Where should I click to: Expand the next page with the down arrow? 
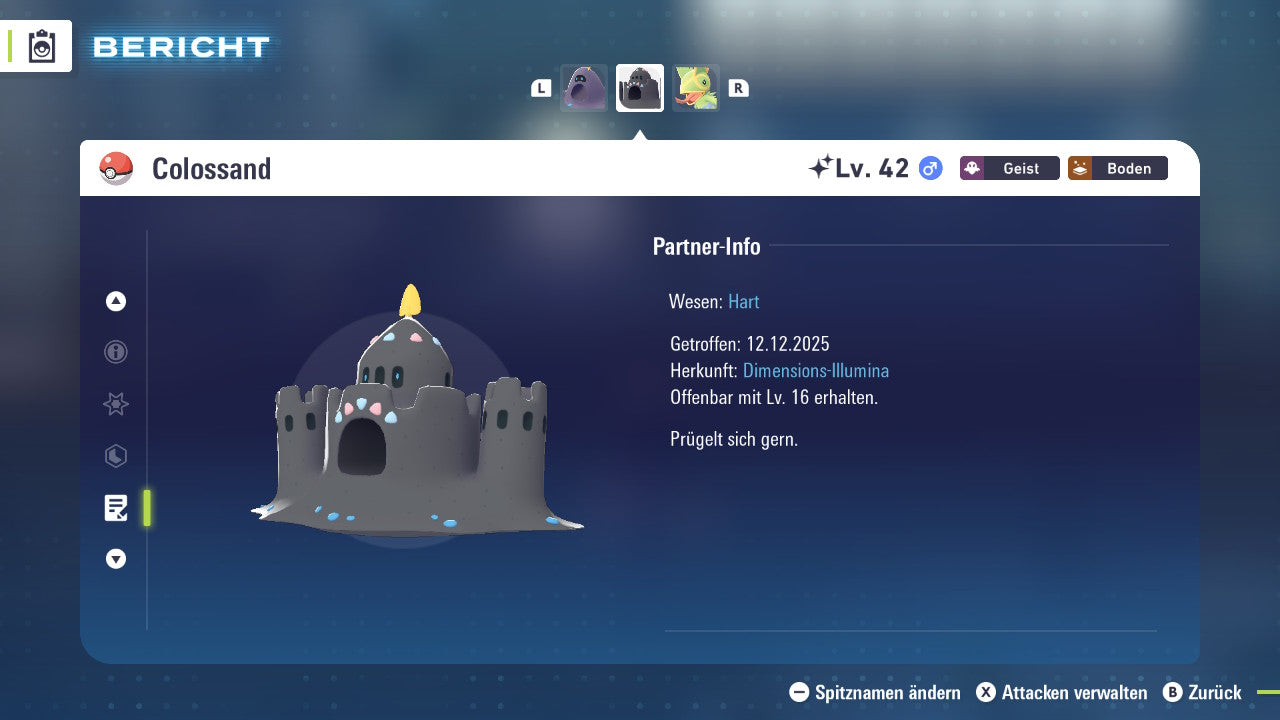click(115, 560)
